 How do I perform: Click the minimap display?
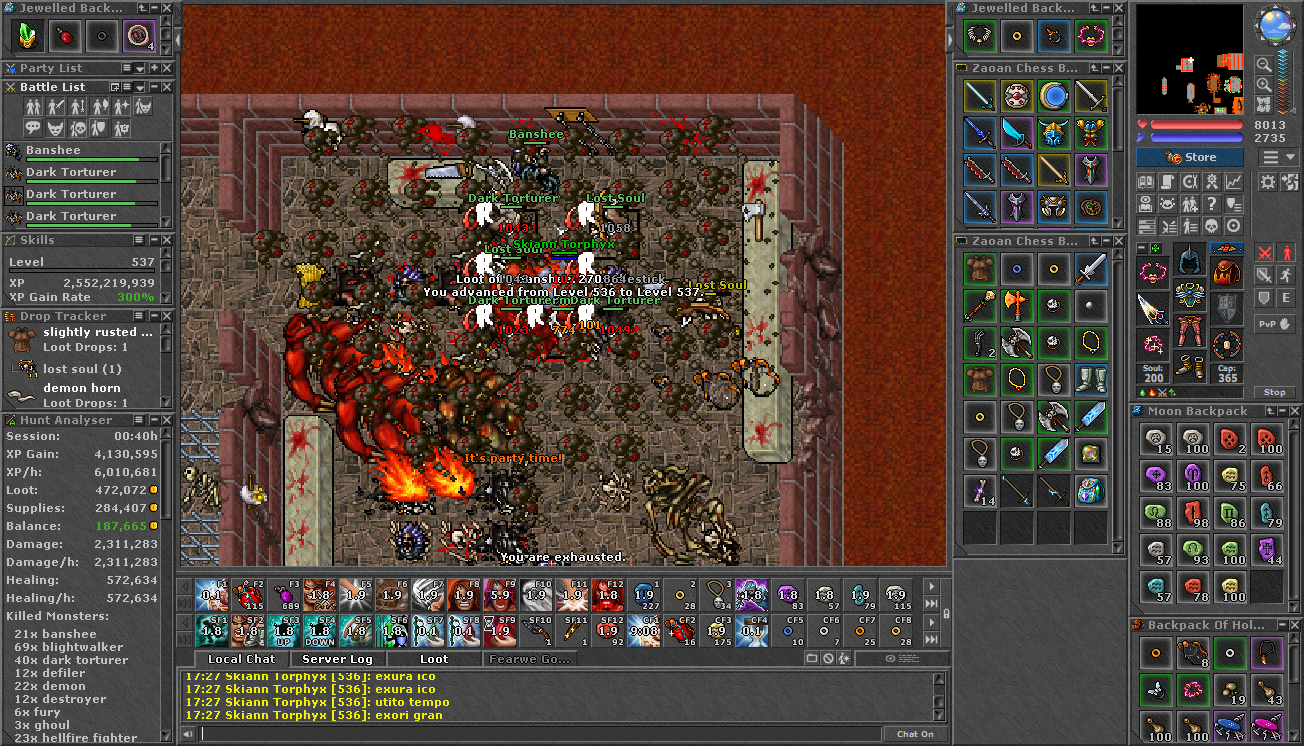[1189, 60]
